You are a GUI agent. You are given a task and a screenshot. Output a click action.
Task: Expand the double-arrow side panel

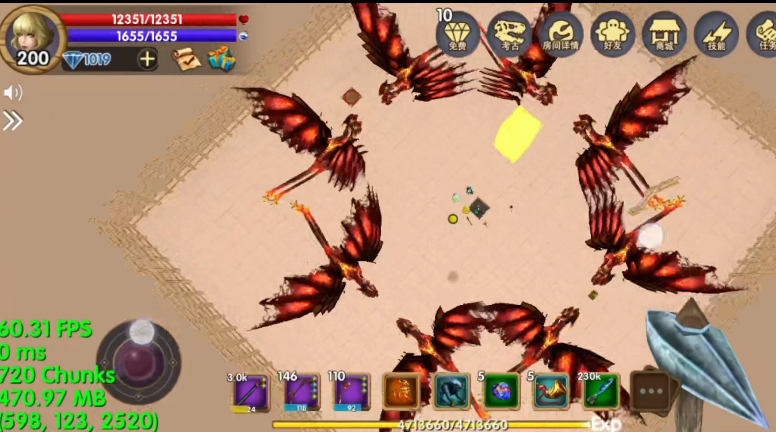tap(12, 121)
